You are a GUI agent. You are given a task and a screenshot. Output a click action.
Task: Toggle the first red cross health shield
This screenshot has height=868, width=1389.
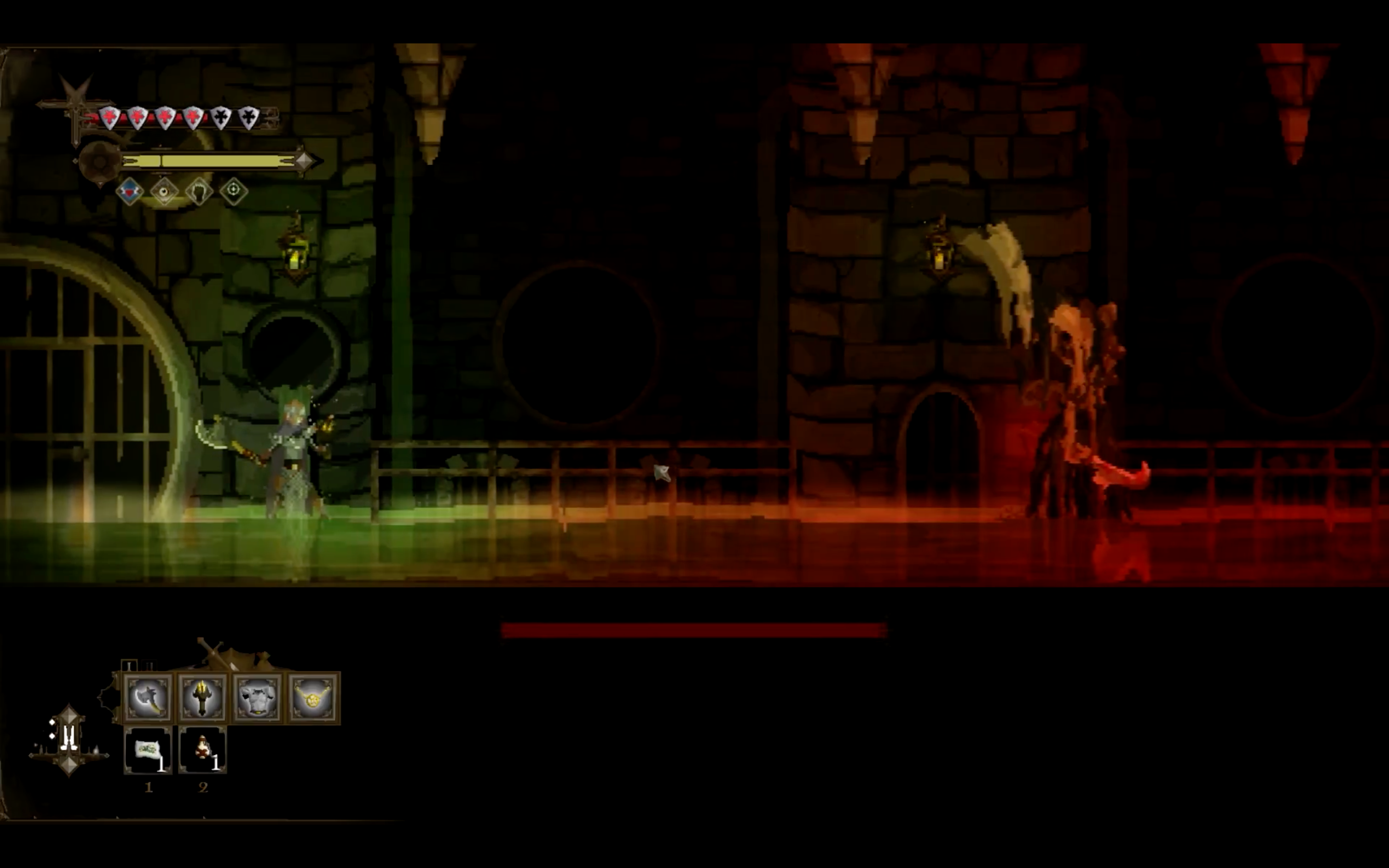click(x=110, y=118)
